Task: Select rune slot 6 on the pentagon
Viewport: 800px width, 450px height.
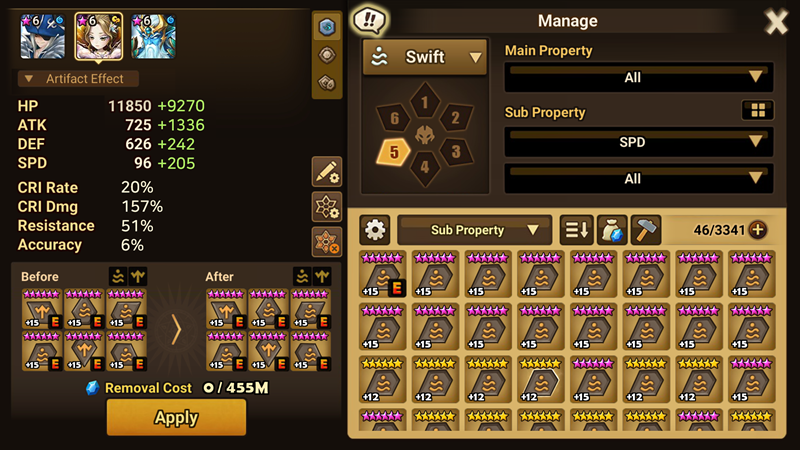Action: coord(396,118)
